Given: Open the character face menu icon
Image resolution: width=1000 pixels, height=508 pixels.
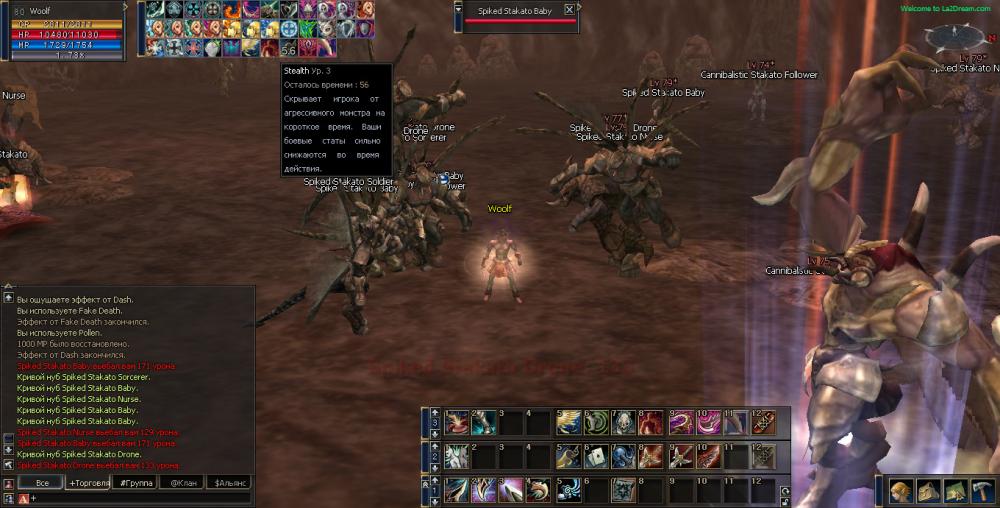Looking at the screenshot, I should pos(900,491).
